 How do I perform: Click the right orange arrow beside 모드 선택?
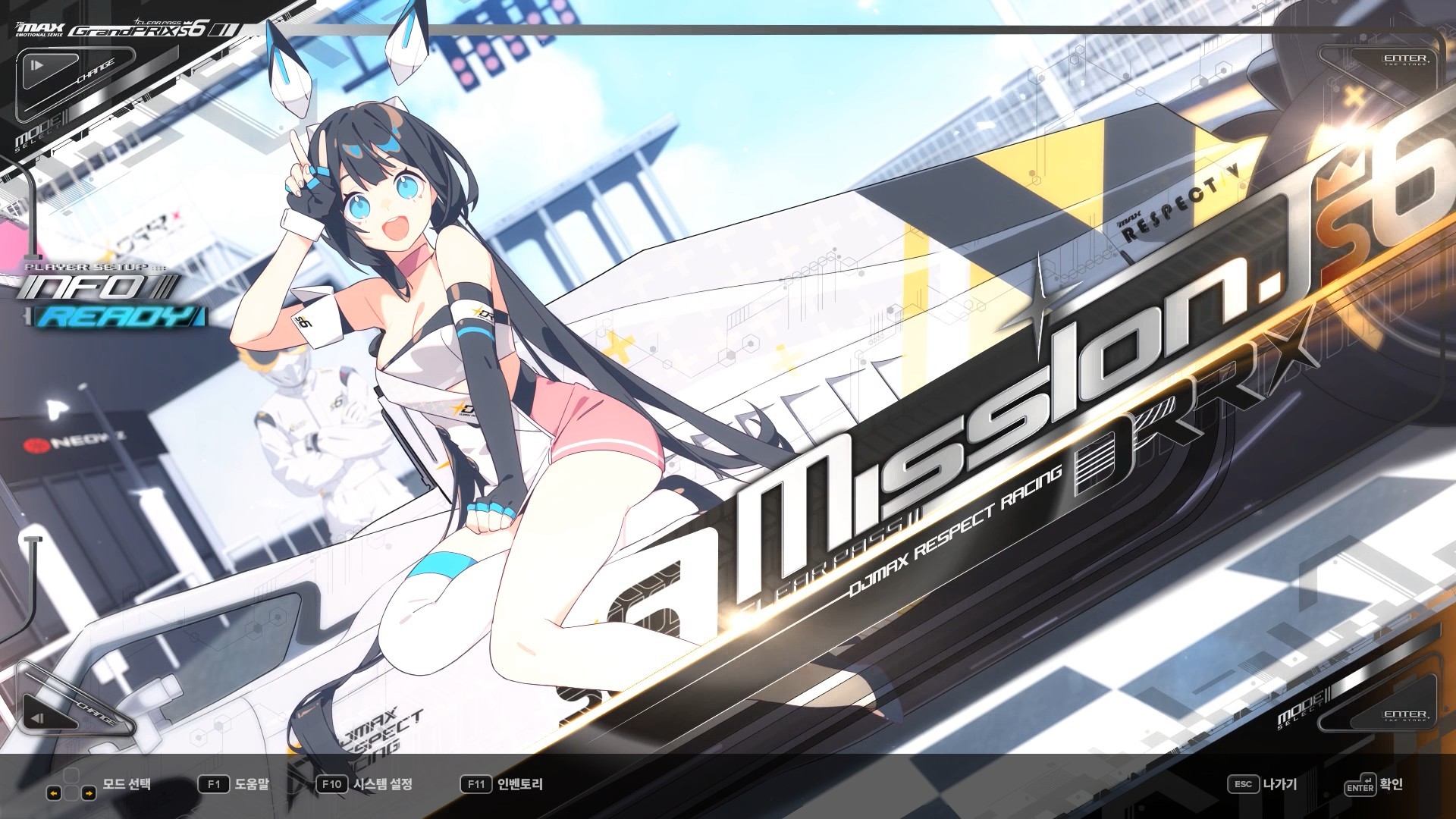pyautogui.click(x=89, y=793)
